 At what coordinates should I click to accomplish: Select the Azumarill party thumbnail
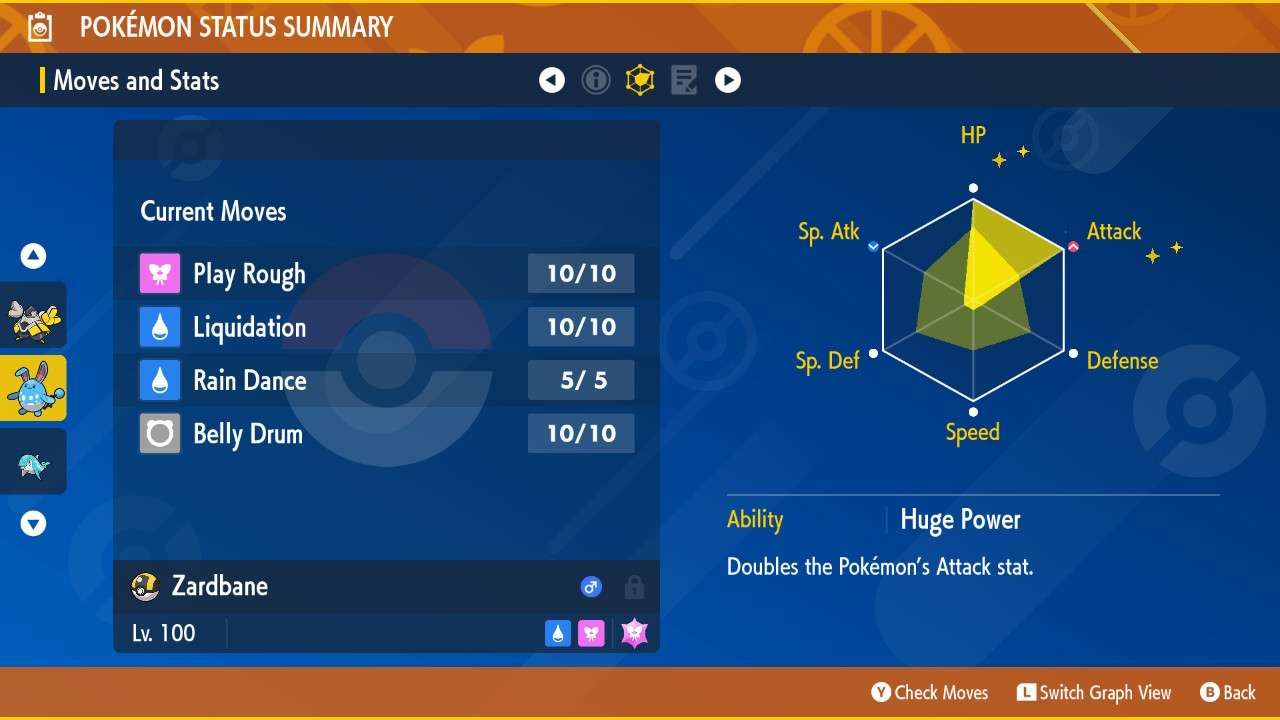[32, 388]
